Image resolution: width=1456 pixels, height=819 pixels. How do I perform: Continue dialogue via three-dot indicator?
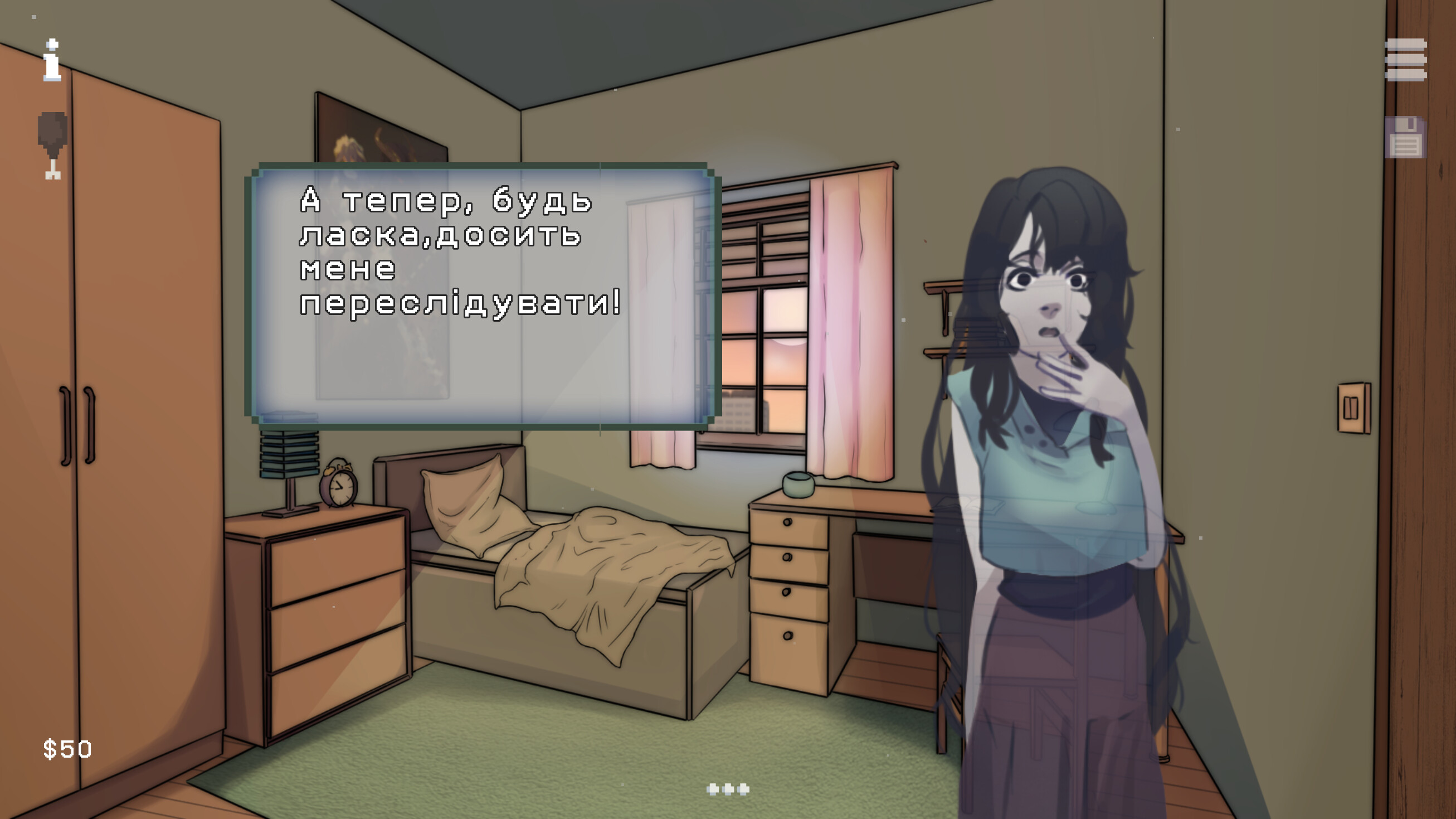728,789
